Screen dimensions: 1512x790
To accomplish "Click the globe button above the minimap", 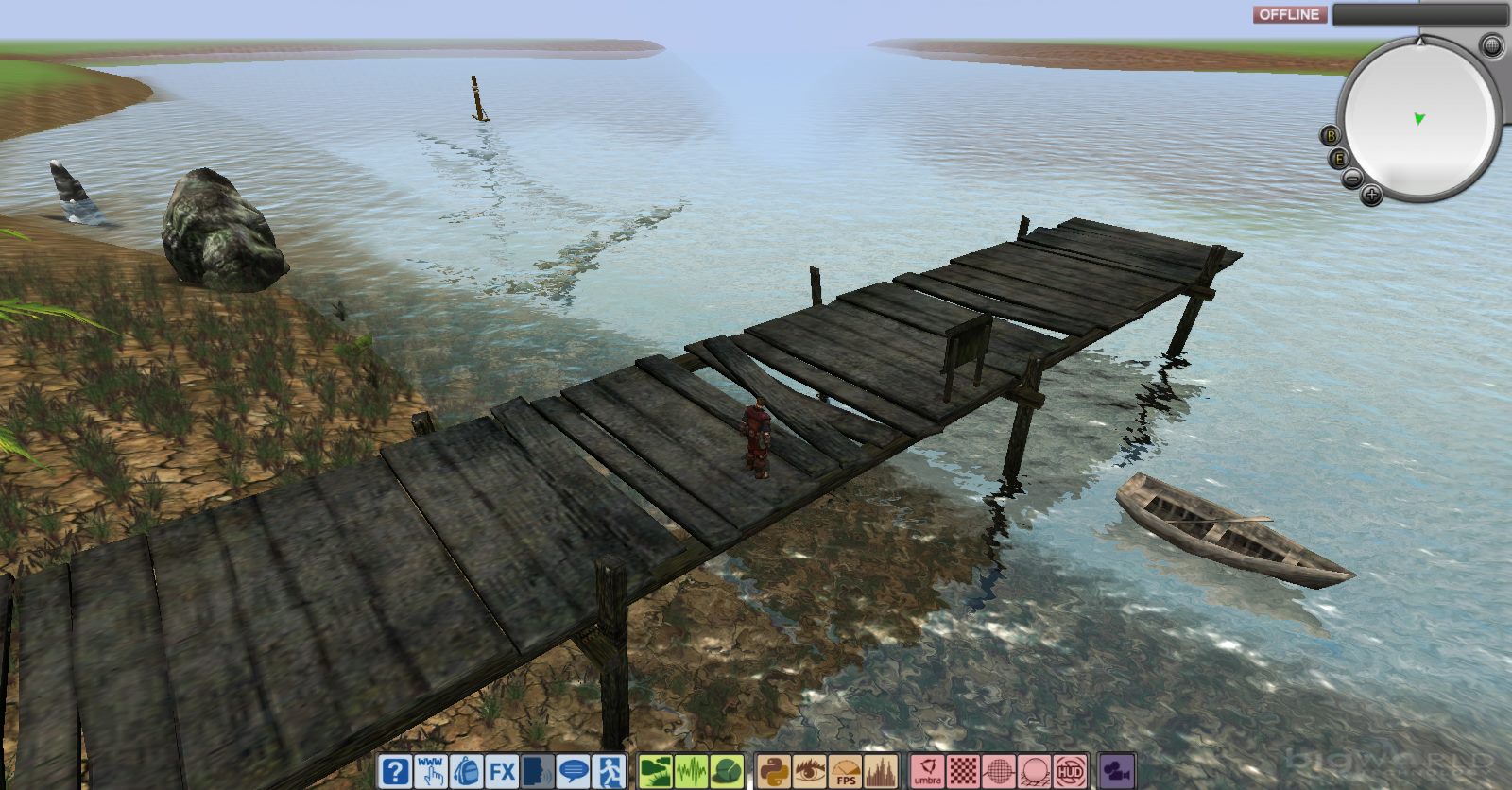I will [x=1491, y=44].
